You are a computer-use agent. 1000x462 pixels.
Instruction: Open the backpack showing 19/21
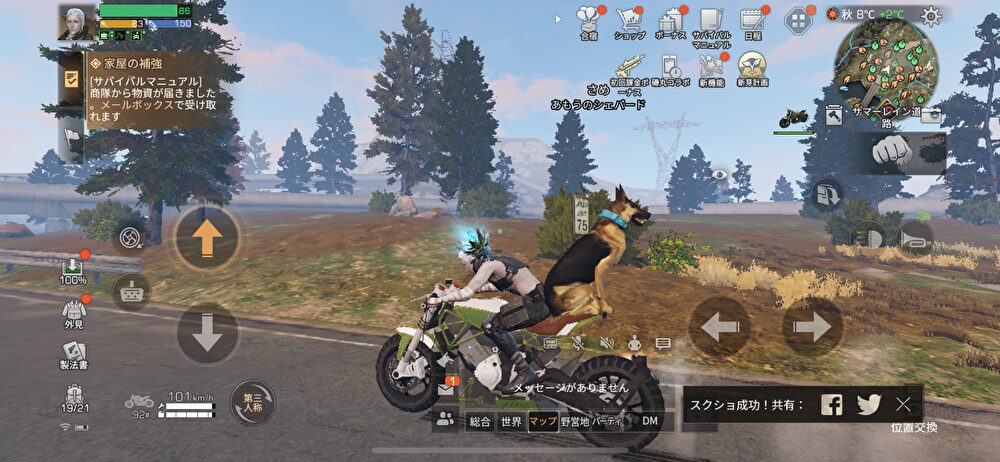point(73,400)
